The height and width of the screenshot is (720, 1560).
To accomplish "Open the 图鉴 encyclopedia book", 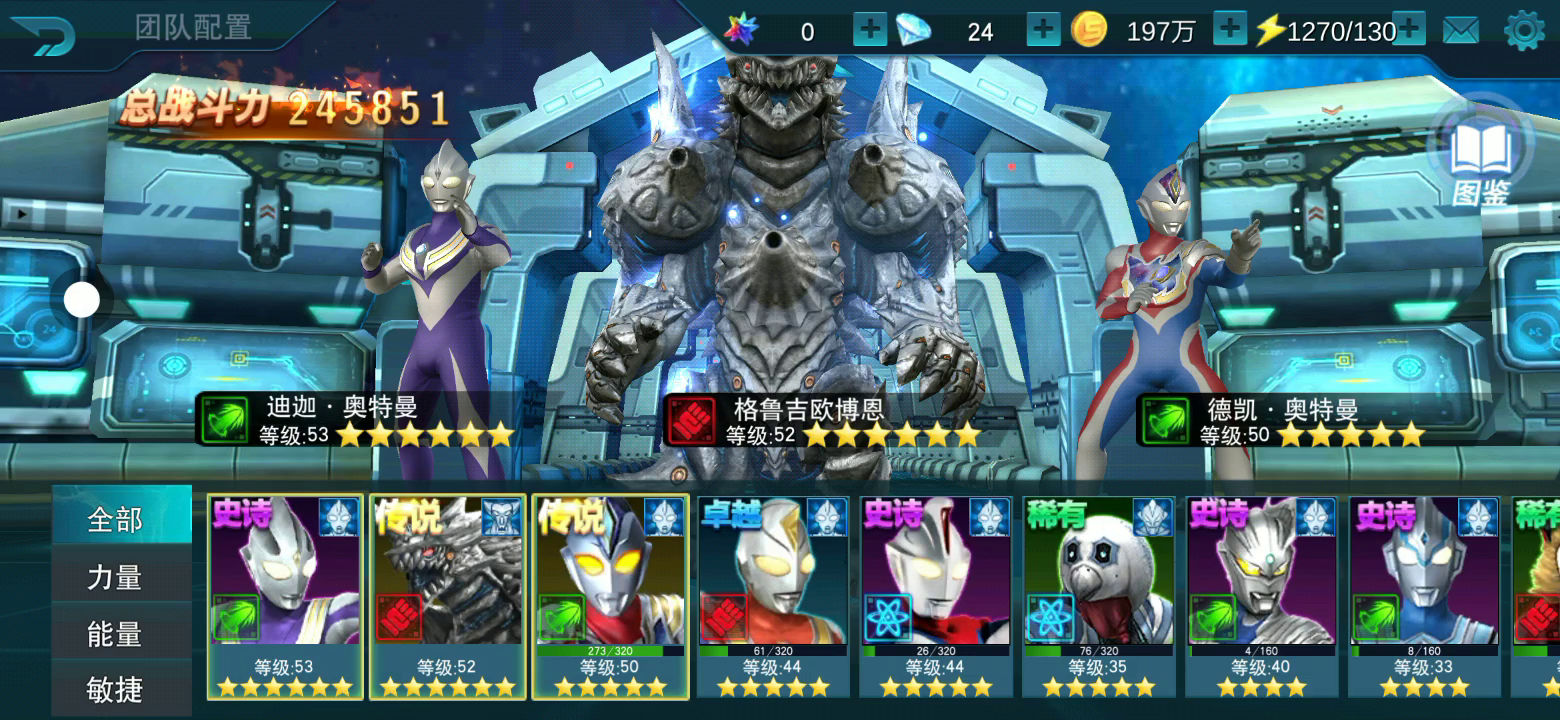I will 1480,160.
